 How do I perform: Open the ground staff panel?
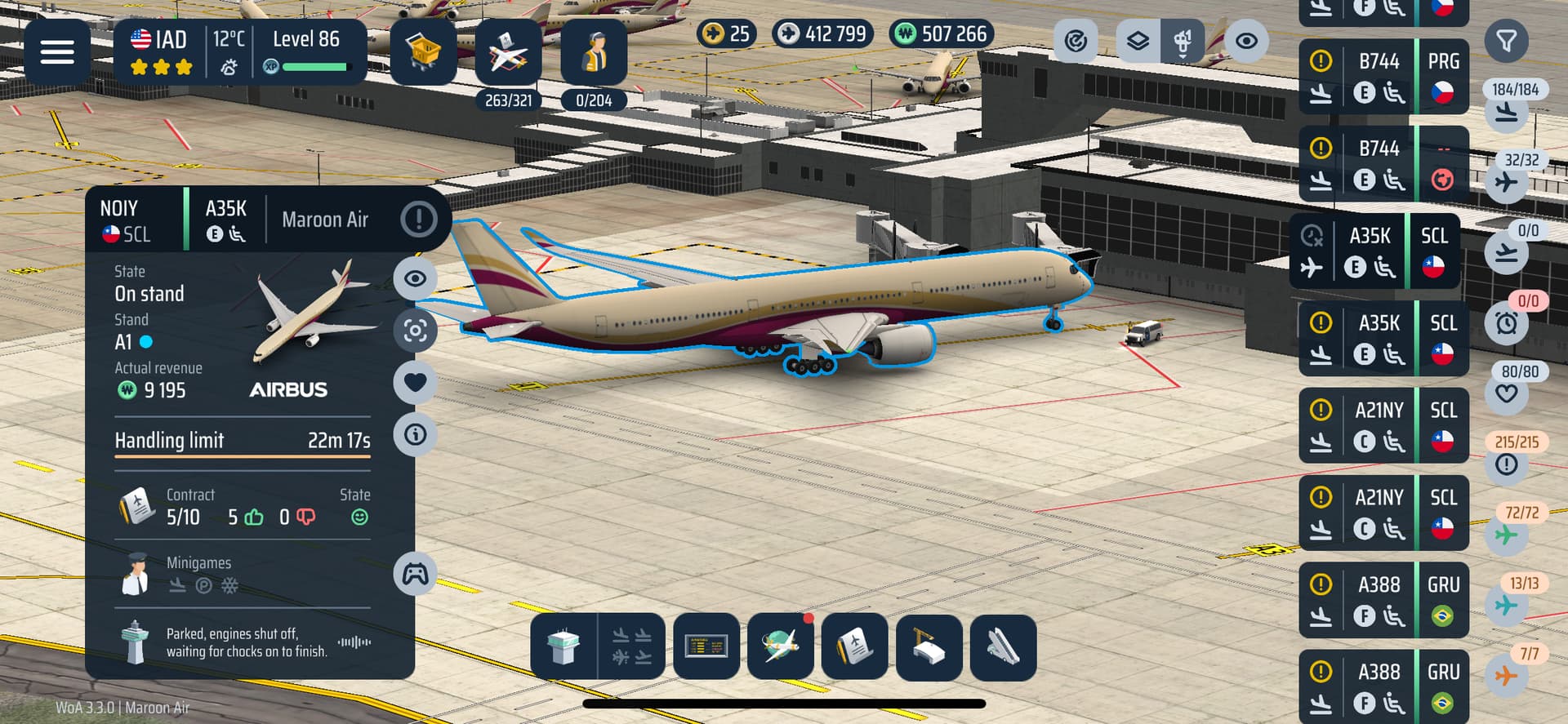[594, 52]
